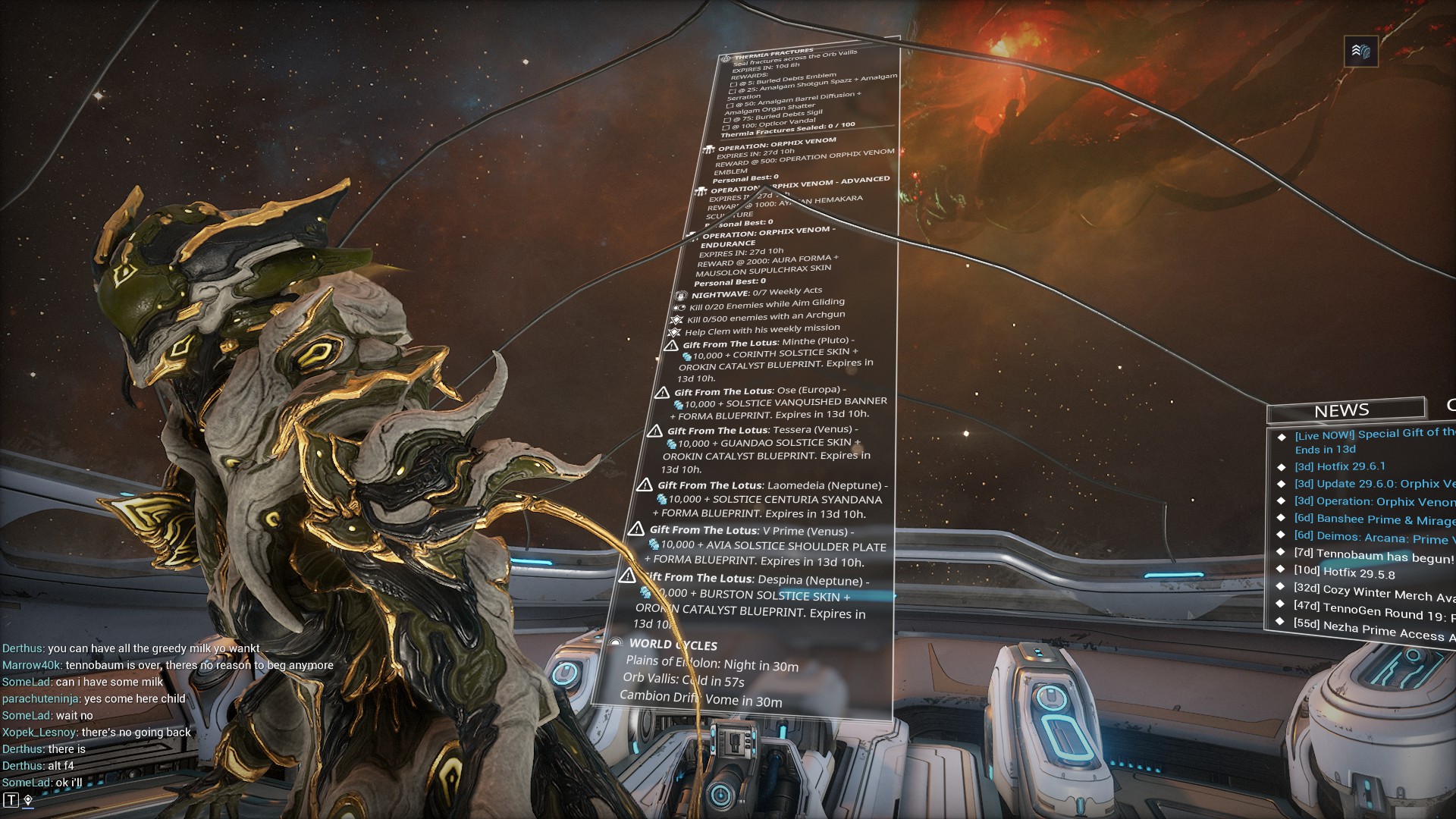Open the Tennobaum has begun news item

1373,556
